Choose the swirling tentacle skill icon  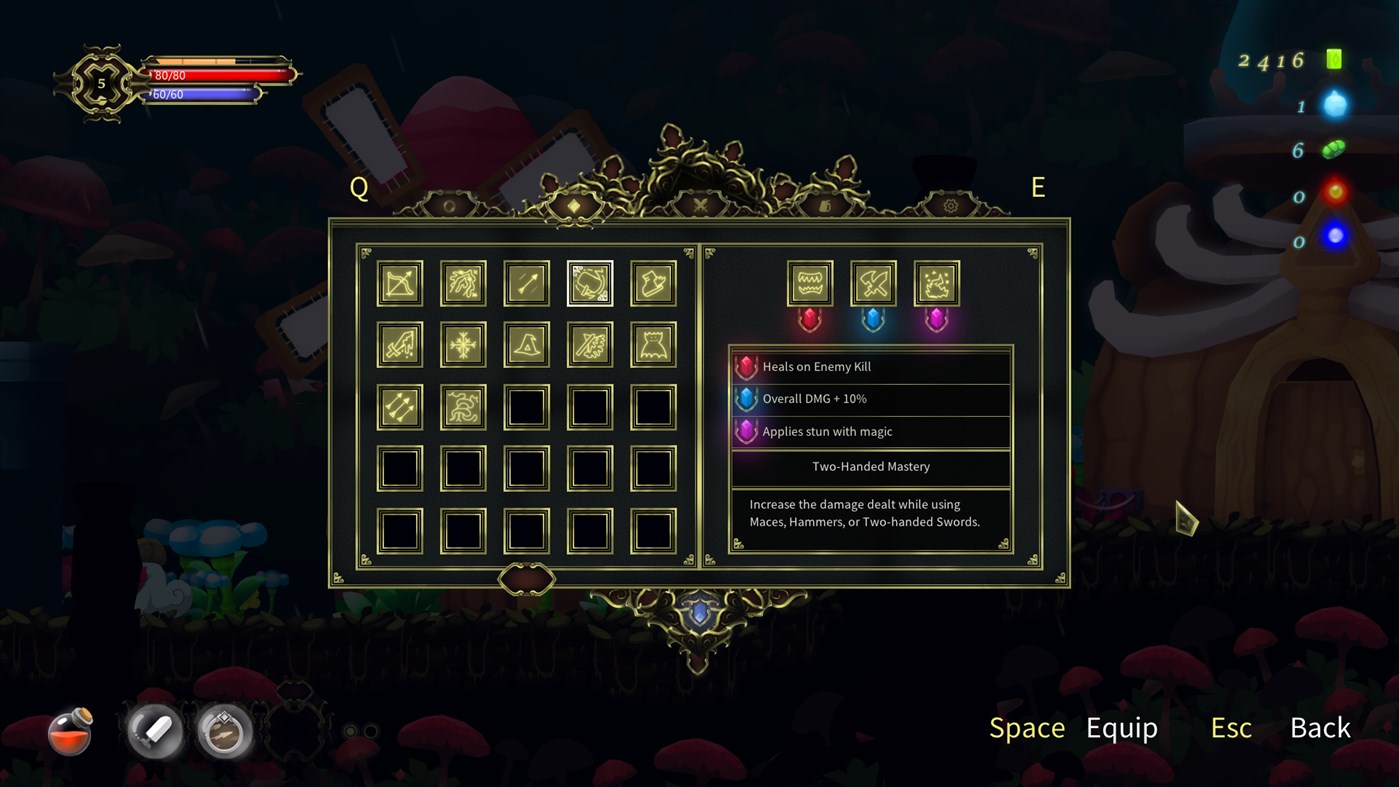463,407
